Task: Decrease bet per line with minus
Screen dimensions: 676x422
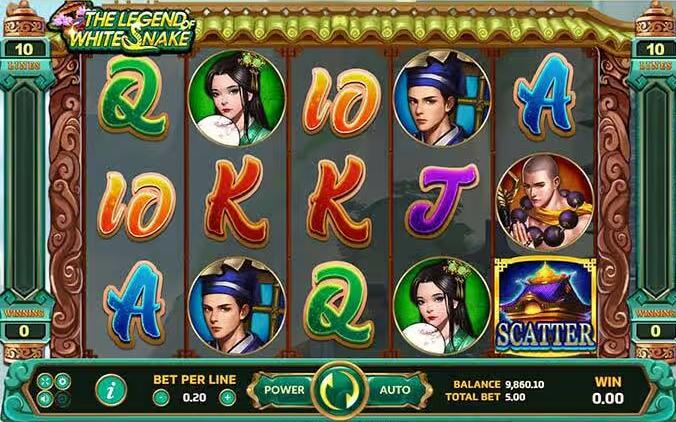Action: coord(161,397)
